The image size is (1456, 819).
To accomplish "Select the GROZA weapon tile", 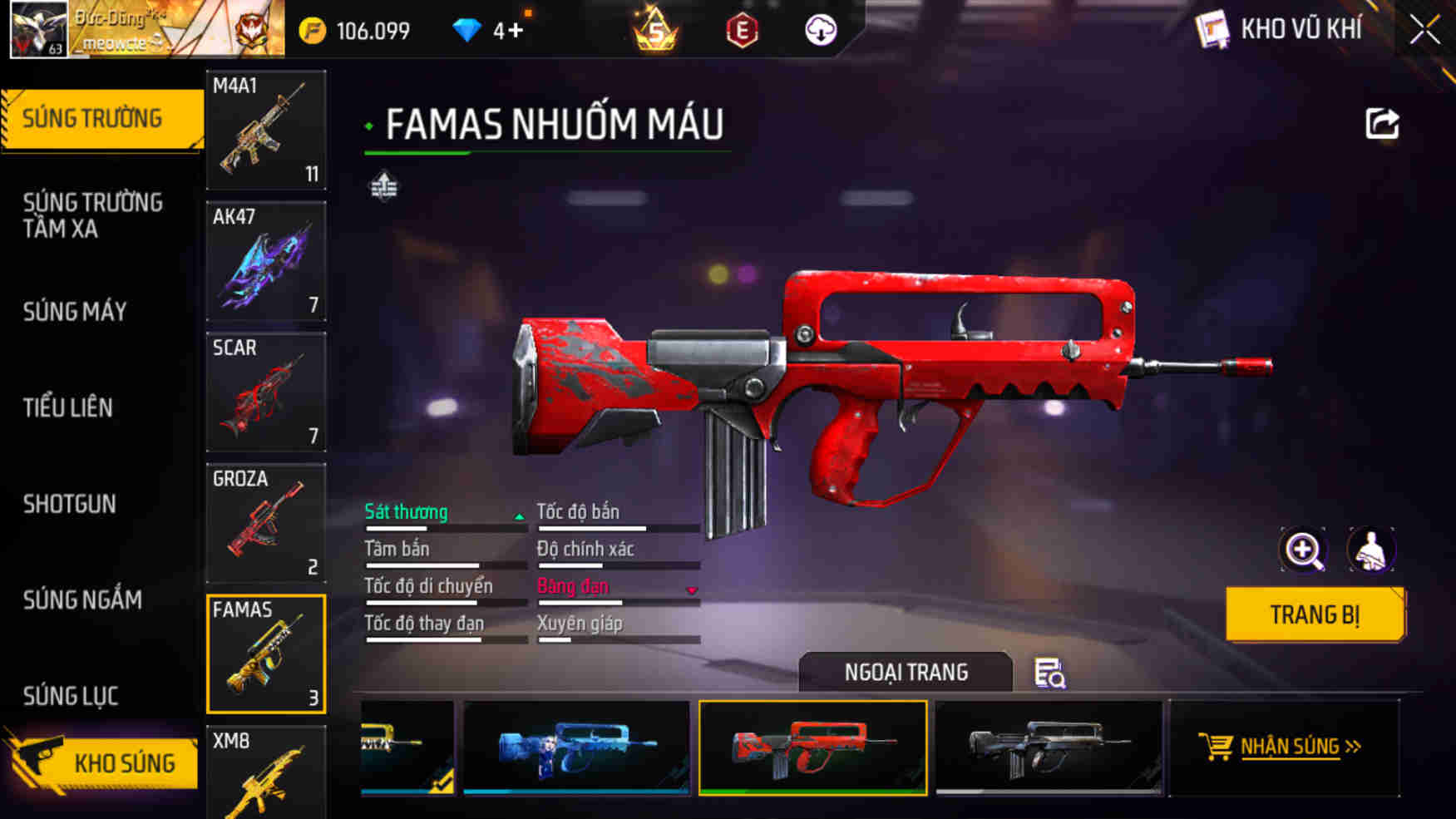I will pos(266,523).
